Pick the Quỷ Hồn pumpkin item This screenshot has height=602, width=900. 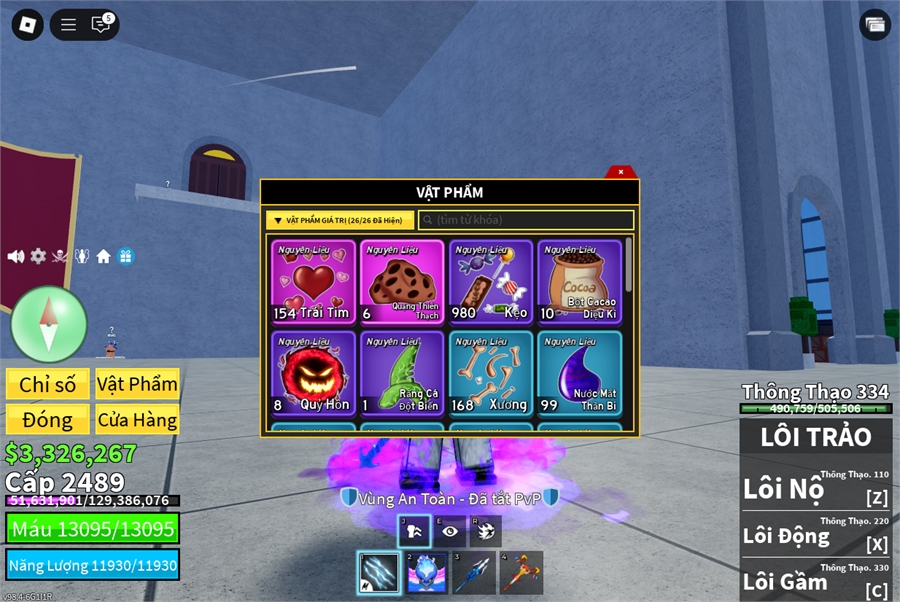(313, 373)
